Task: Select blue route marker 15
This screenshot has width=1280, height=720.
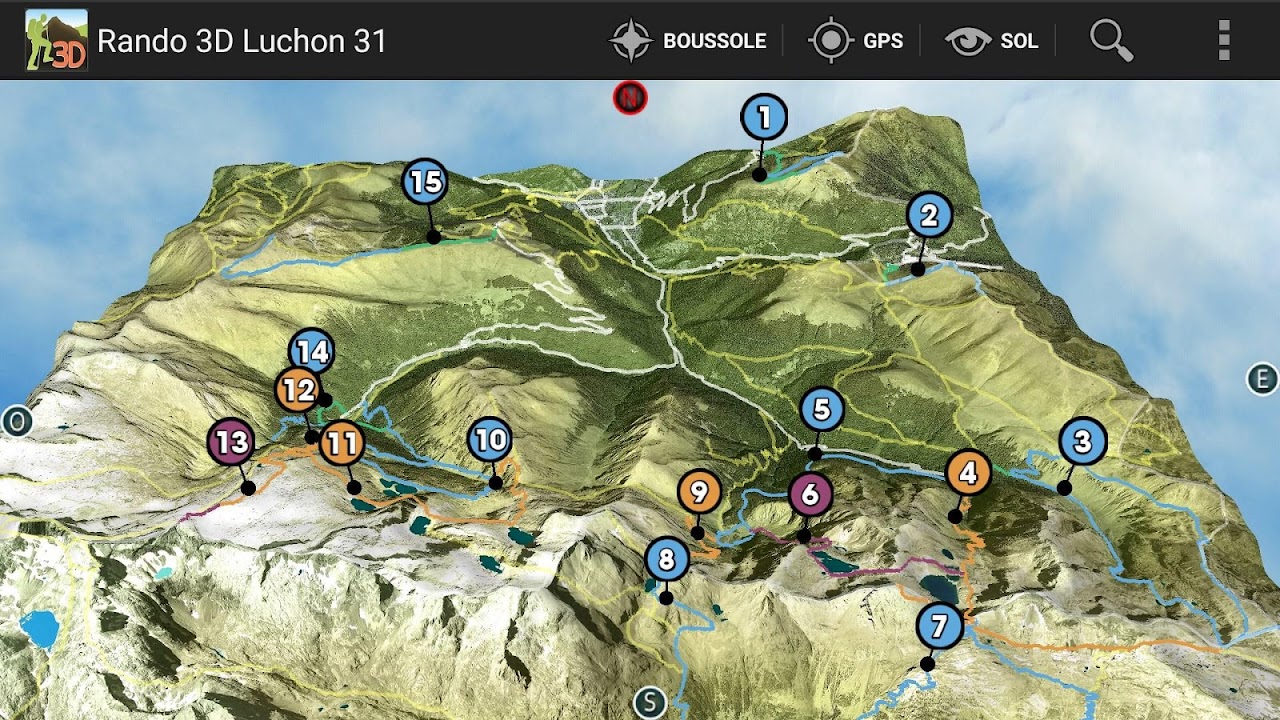Action: [x=425, y=182]
